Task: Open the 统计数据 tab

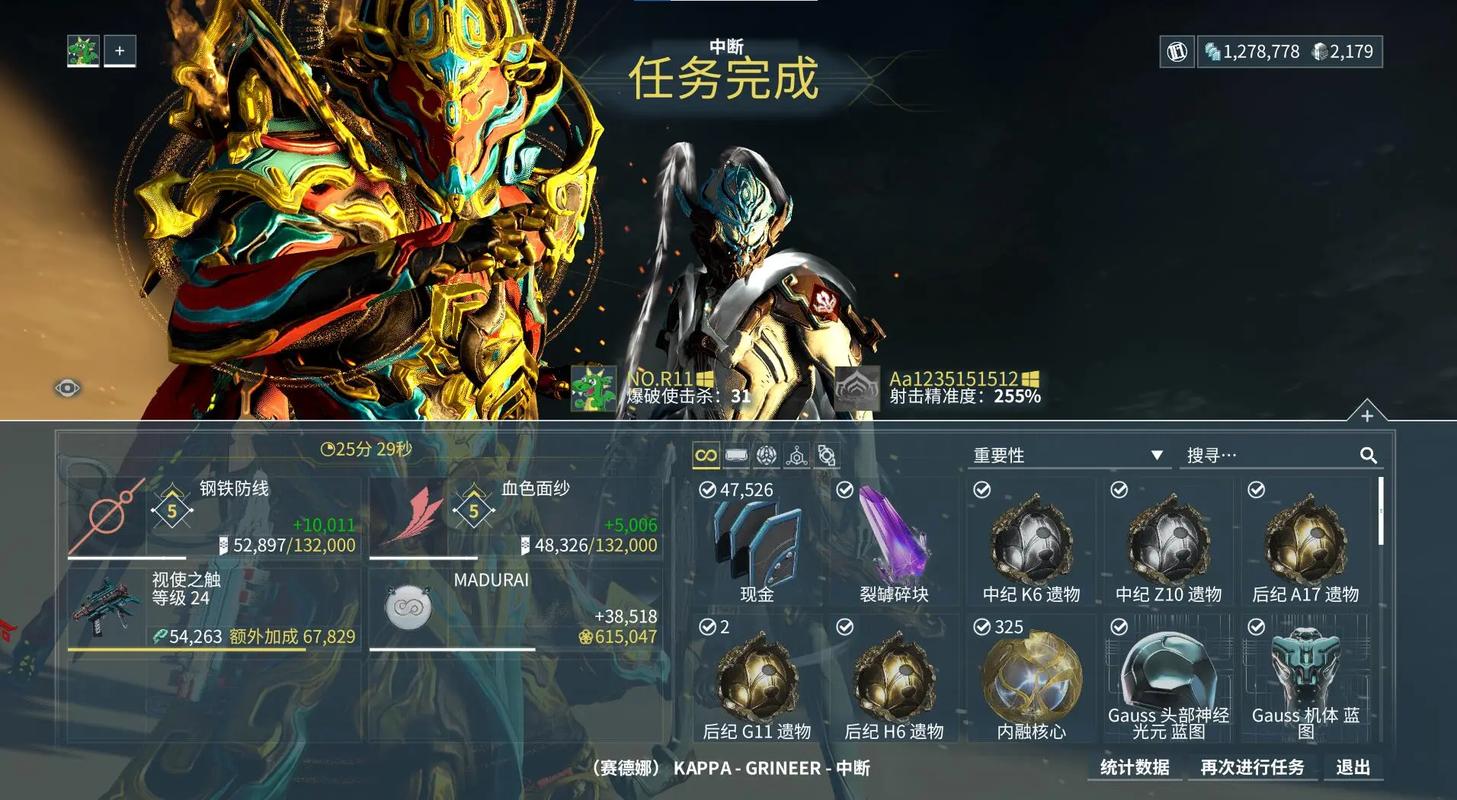Action: point(1135,767)
